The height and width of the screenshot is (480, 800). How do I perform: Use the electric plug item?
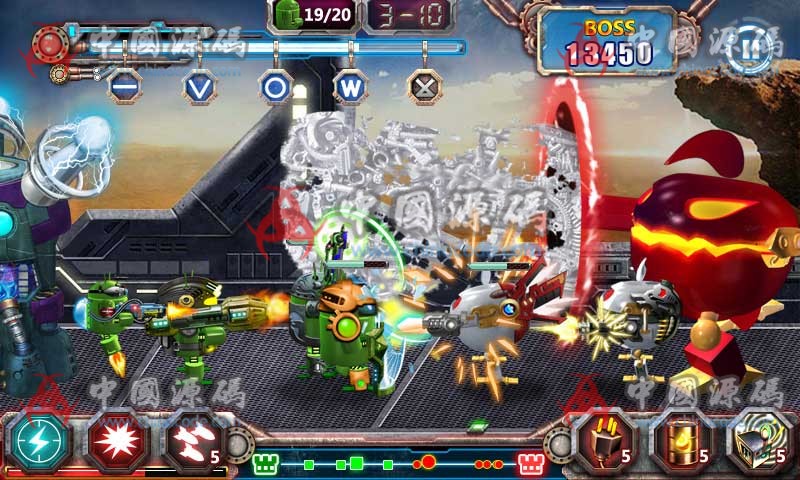coord(605,441)
